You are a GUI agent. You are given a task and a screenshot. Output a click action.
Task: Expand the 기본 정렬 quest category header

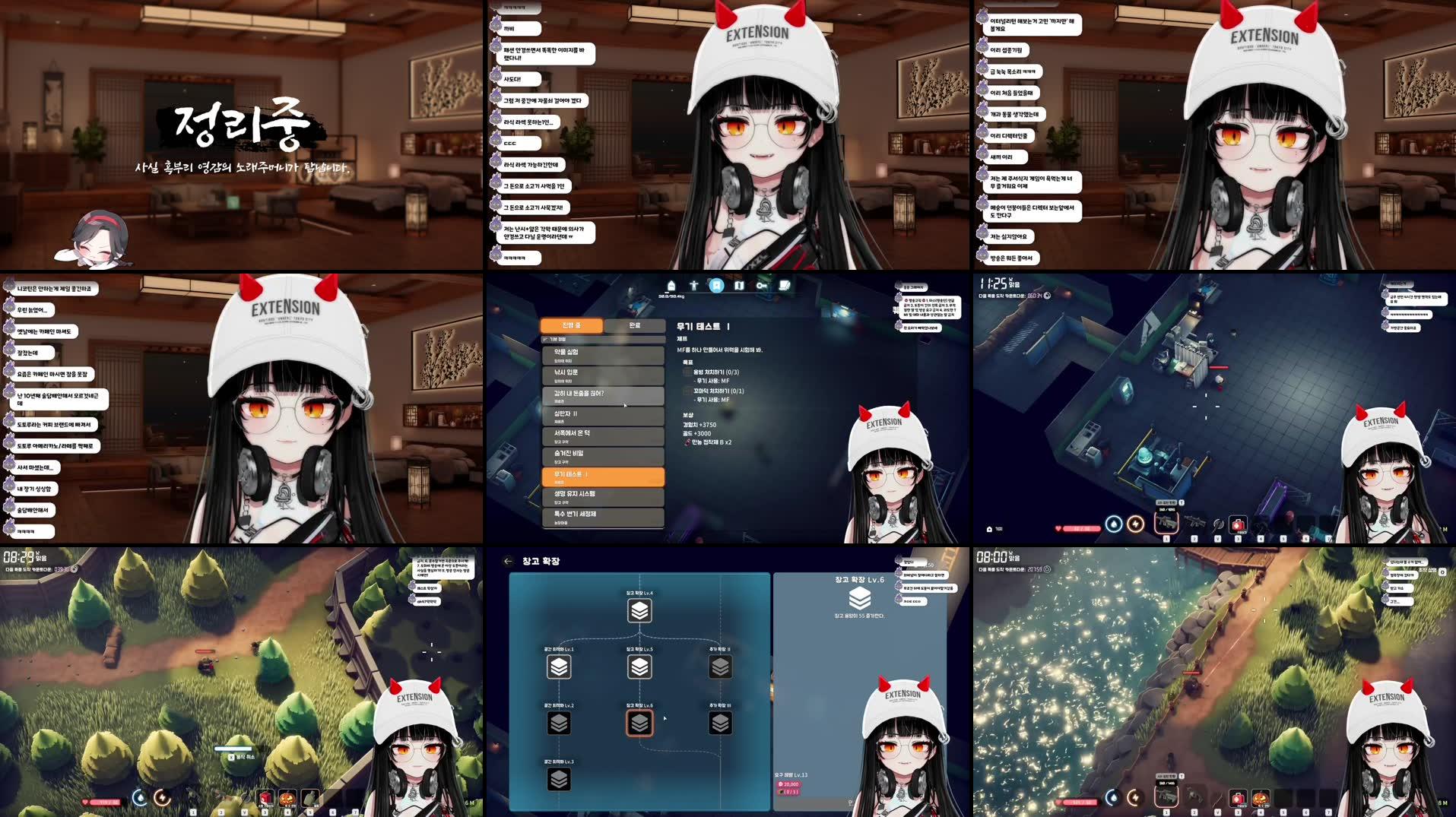555,339
